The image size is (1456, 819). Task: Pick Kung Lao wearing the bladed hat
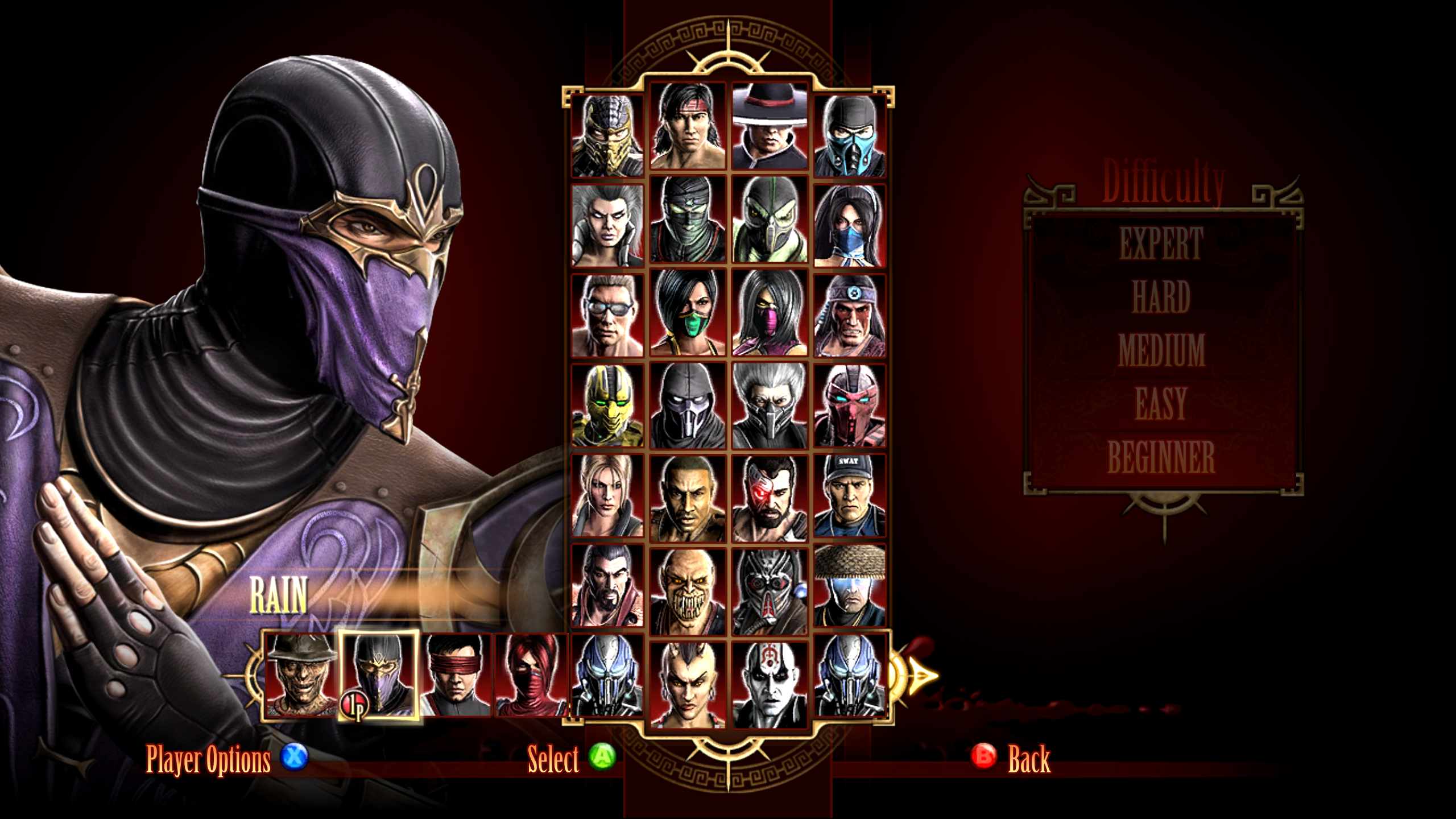click(x=770, y=126)
